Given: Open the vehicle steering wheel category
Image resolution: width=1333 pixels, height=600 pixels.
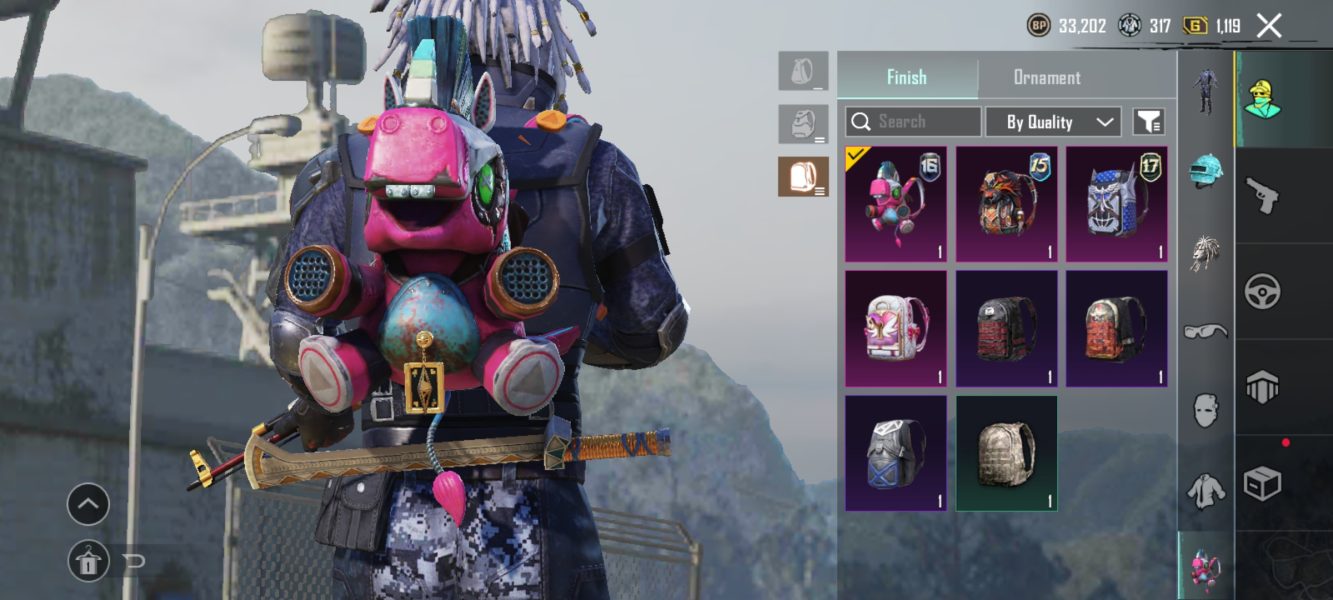Looking at the screenshot, I should click(x=1263, y=291).
